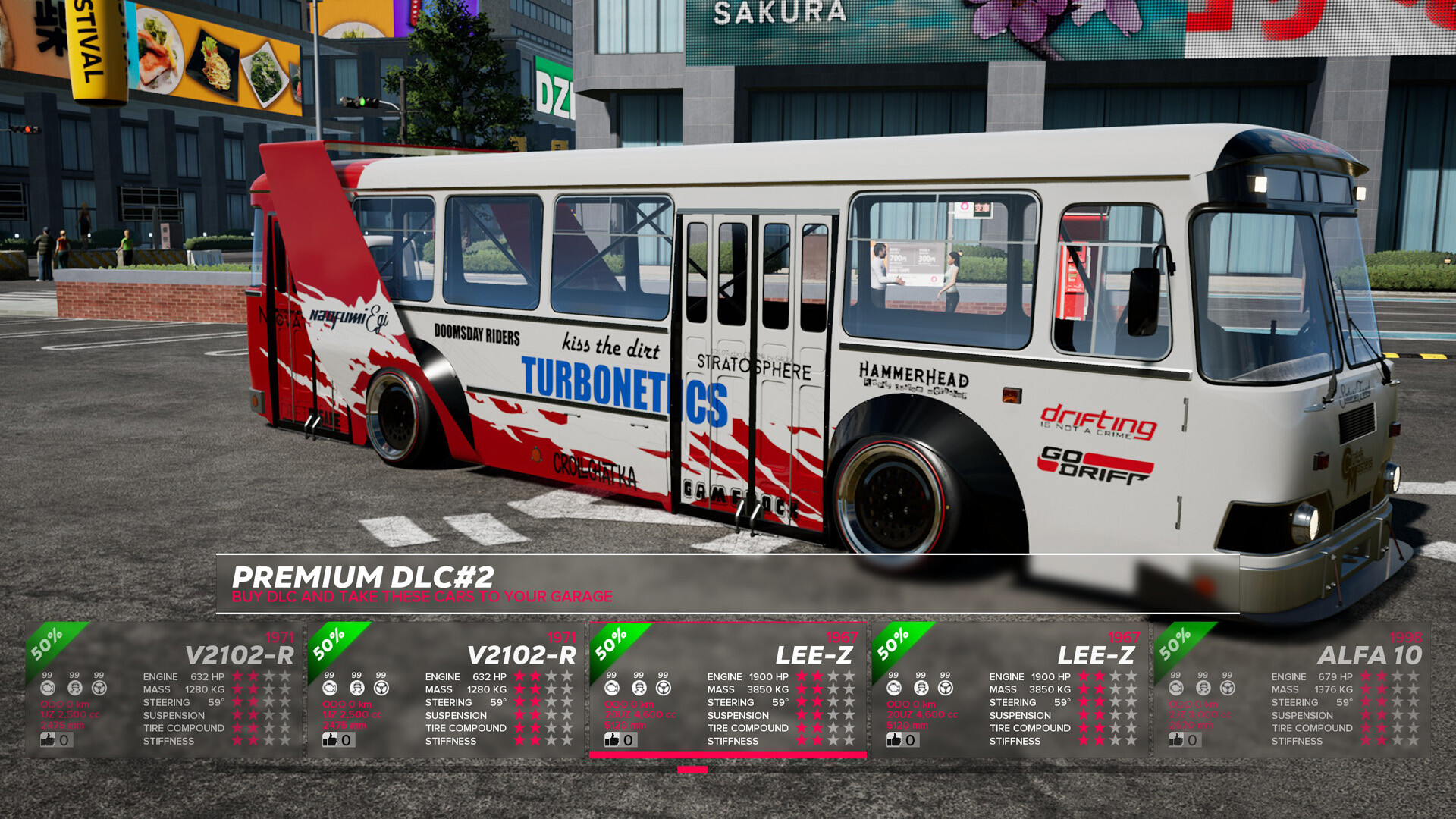
Task: Toggle the third Suspension star on the ALFA 10 card
Action: [1399, 714]
